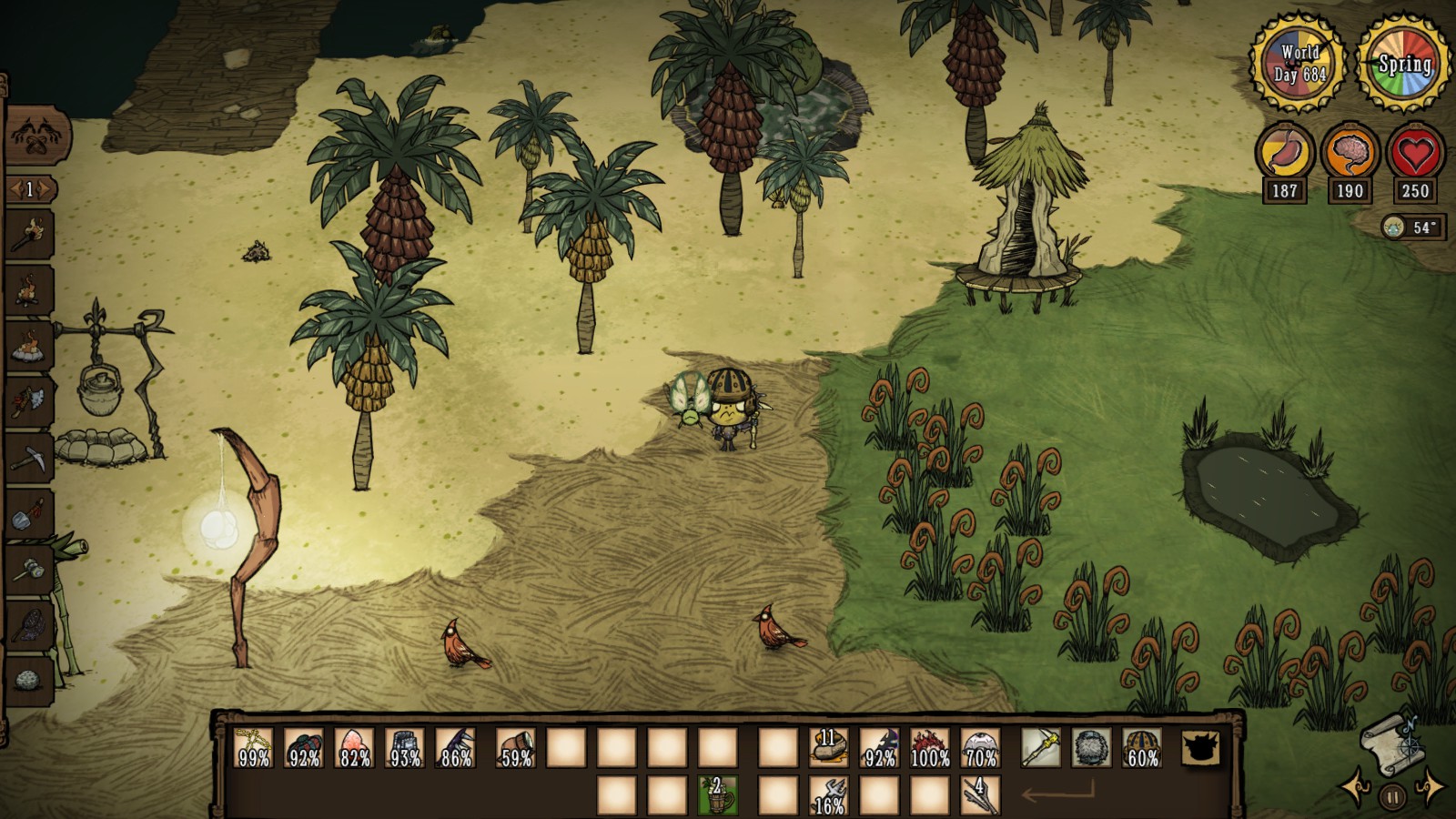Craft a torch from the pinned recipes
Image resolution: width=1456 pixels, height=819 pixels.
pyautogui.click(x=30, y=235)
